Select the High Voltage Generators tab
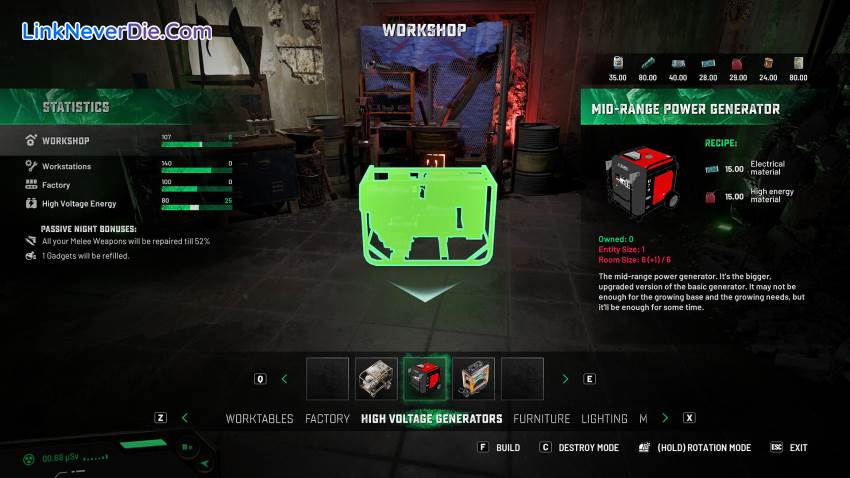The width and height of the screenshot is (850, 478). [431, 418]
